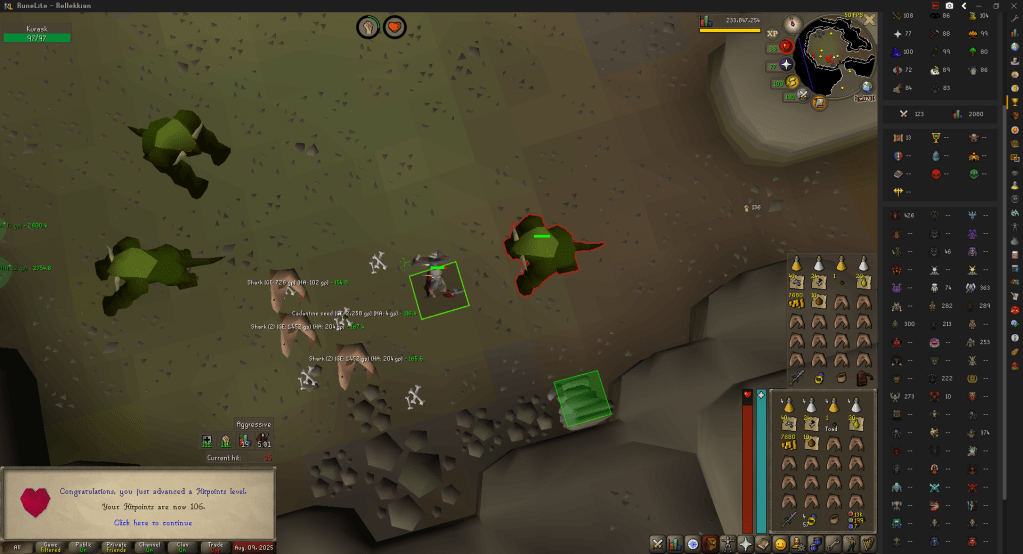Toggle run using the run energy orb
Image resolution: width=1023 pixels, height=554 pixels.
click(792, 81)
